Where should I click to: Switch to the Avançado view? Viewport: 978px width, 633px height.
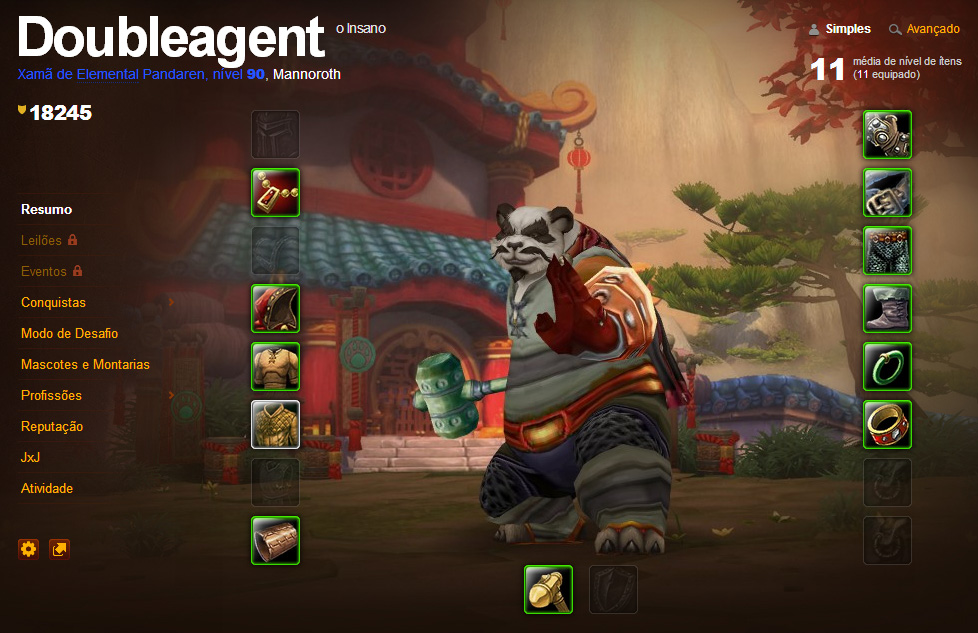coord(932,29)
